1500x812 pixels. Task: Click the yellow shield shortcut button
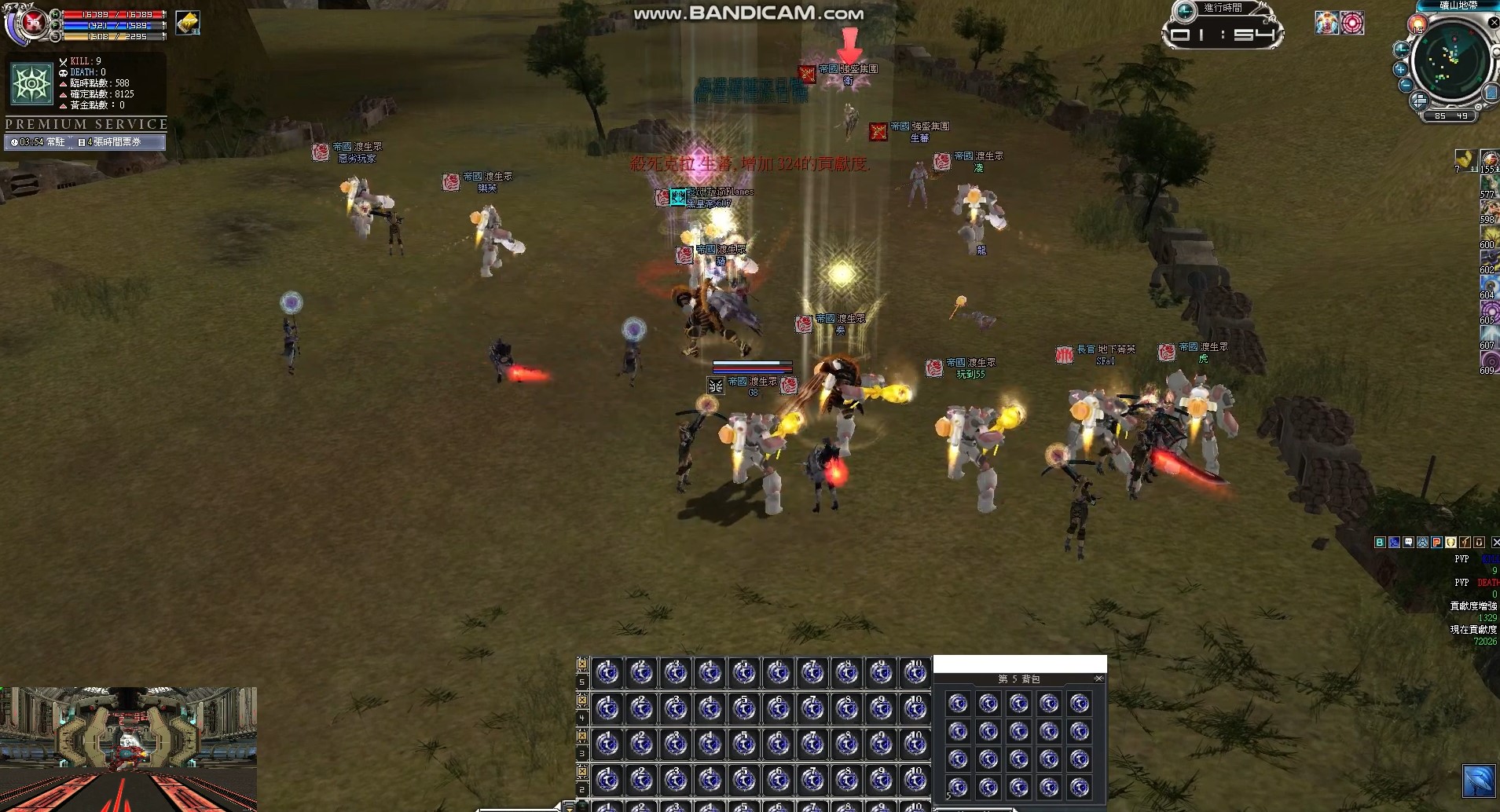click(1450, 542)
